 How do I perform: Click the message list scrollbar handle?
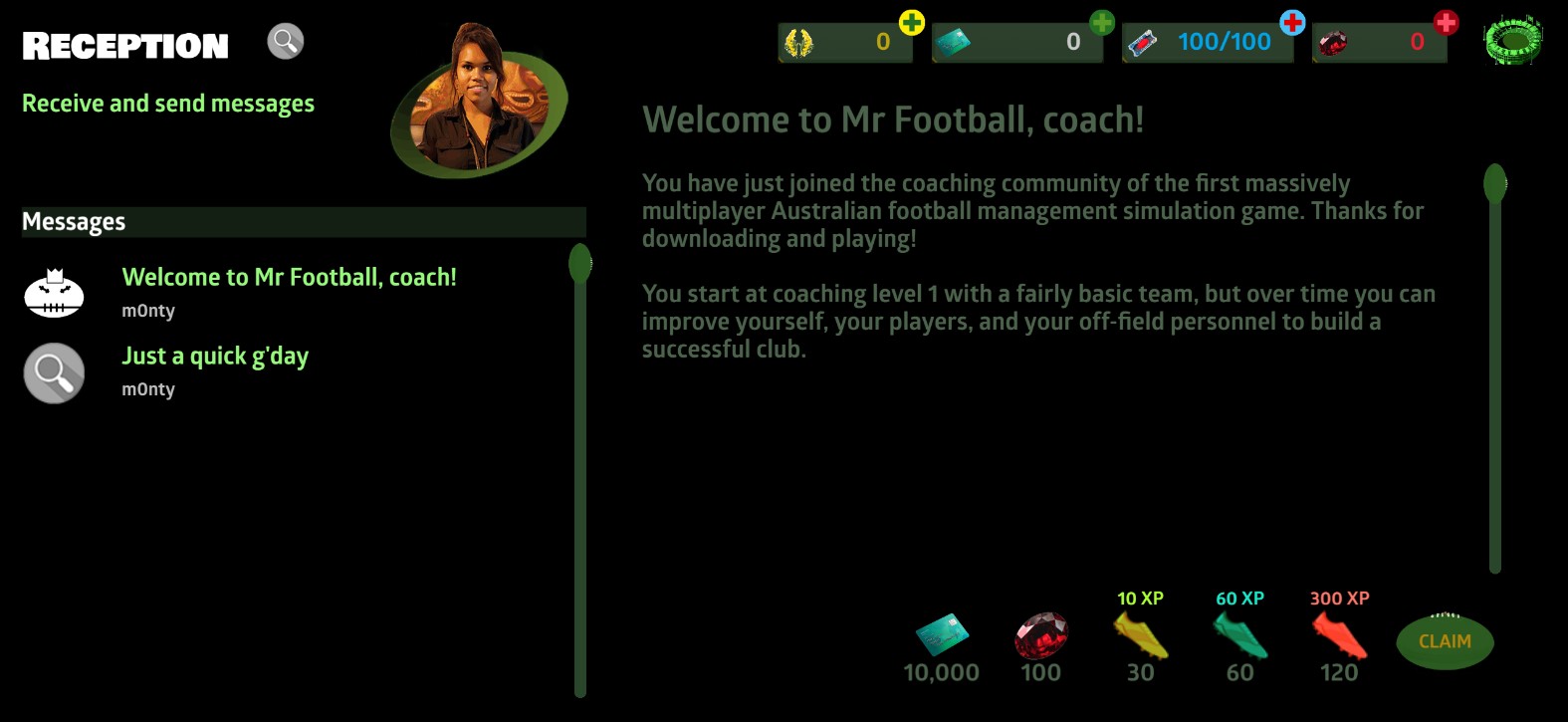point(580,264)
